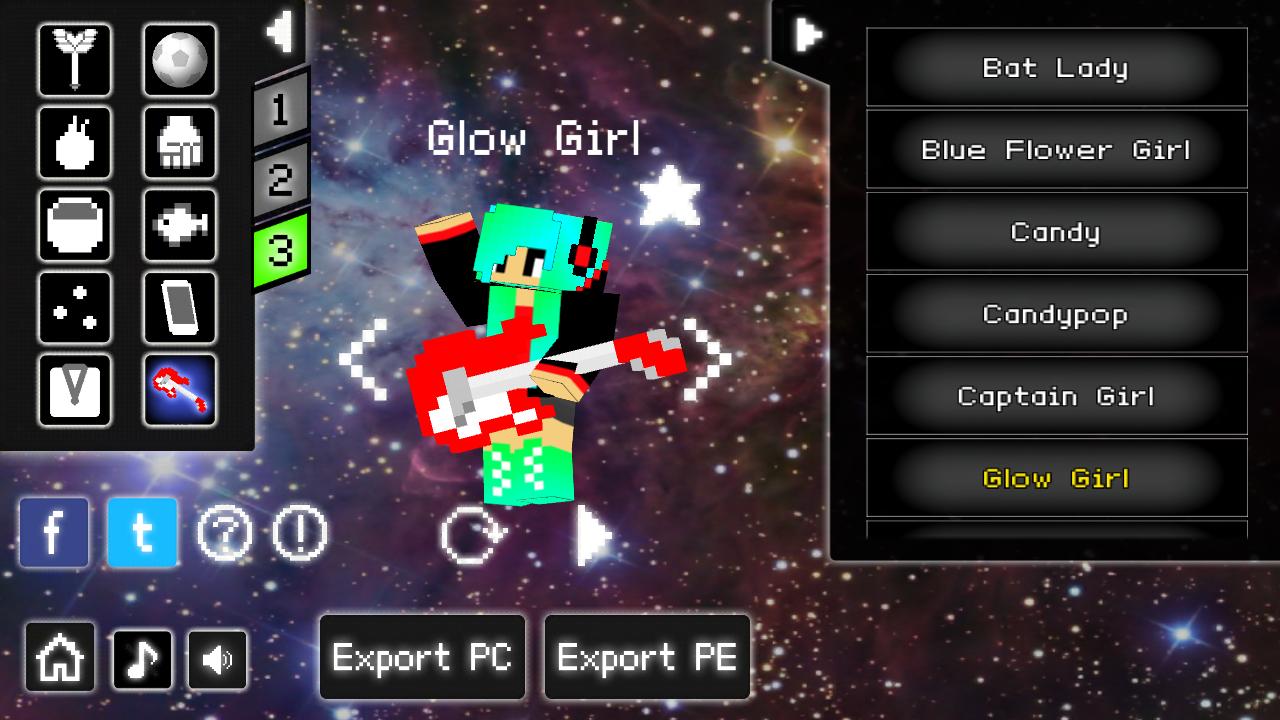The height and width of the screenshot is (720, 1280).
Task: Select the V-neck shirt item icon
Action: pyautogui.click(x=75, y=389)
